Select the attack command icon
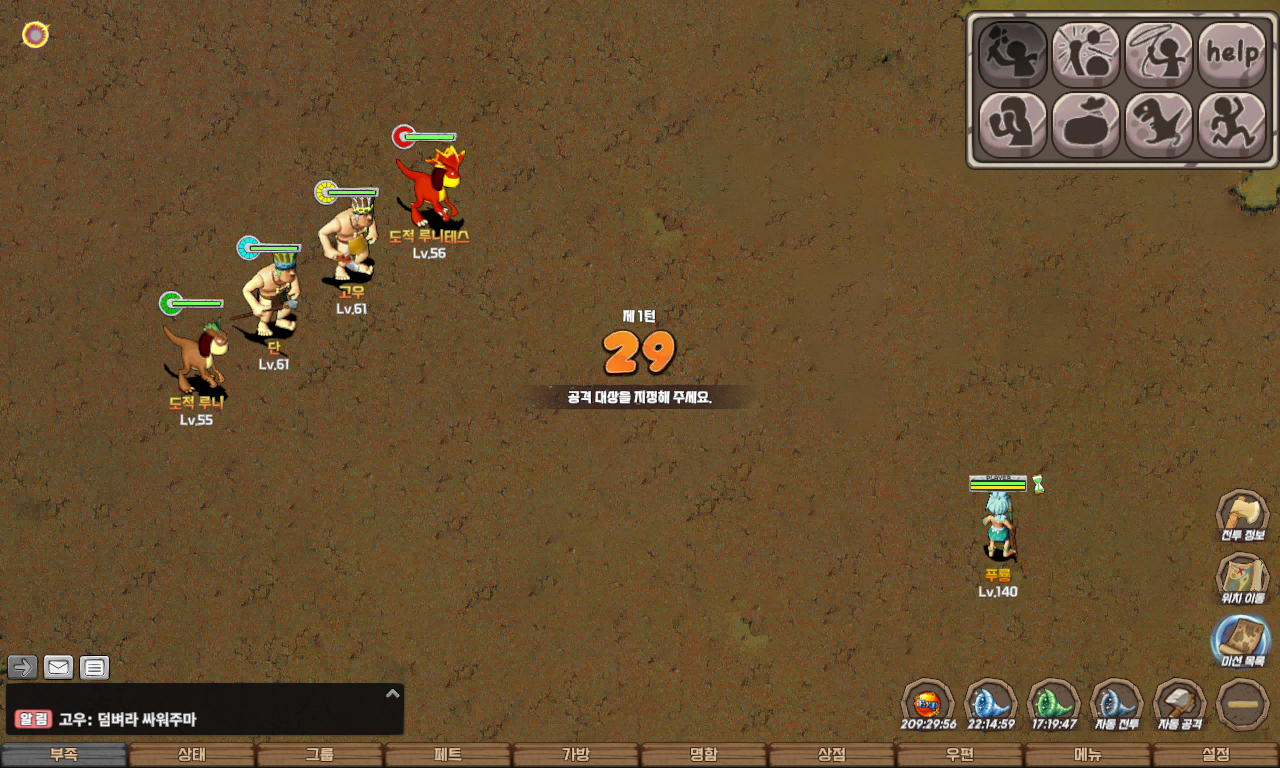The height and width of the screenshot is (768, 1280). pyautogui.click(x=1012, y=54)
